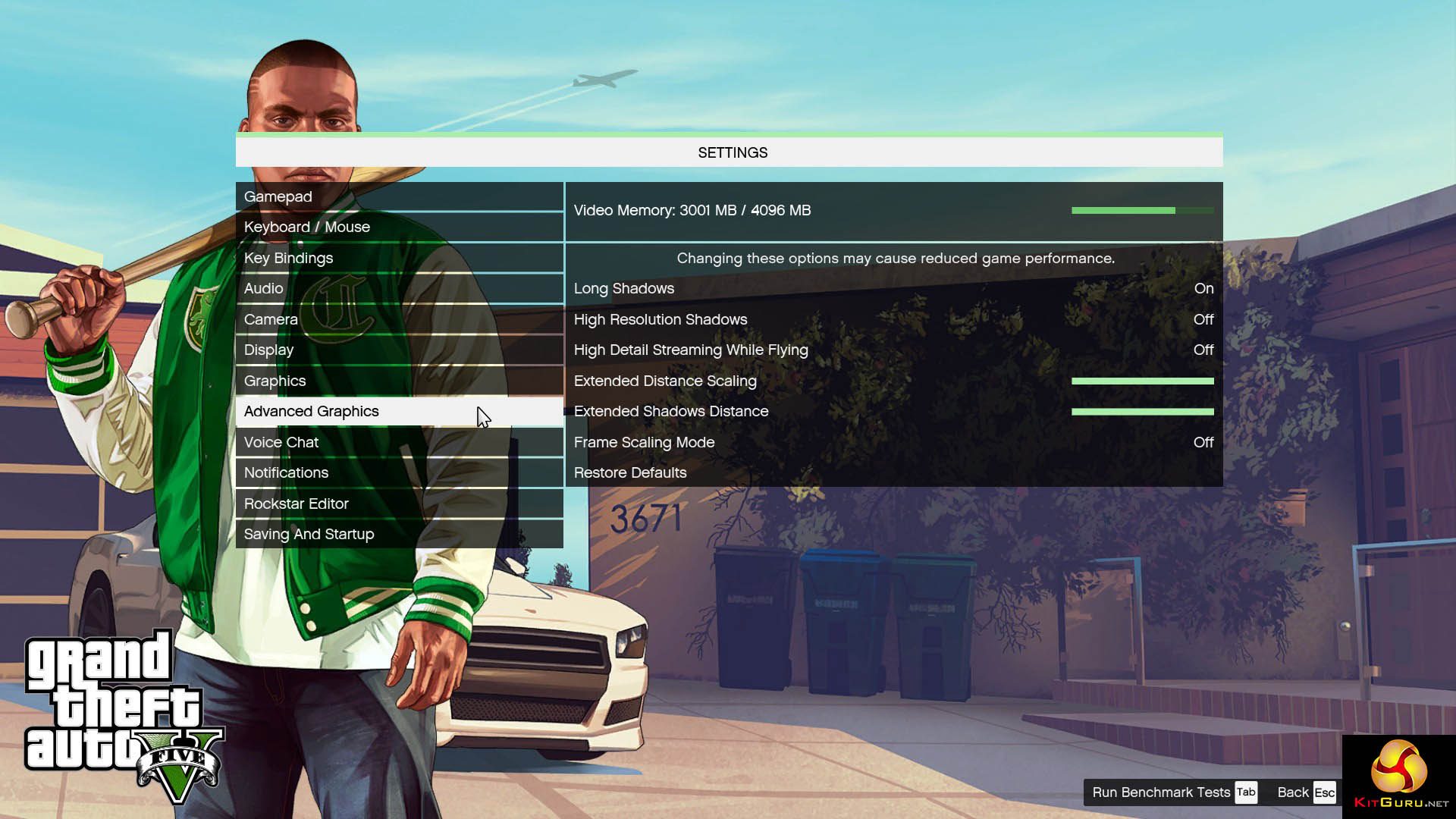The width and height of the screenshot is (1456, 819).
Task: Toggle High Resolution Shadows
Action: coord(893,319)
